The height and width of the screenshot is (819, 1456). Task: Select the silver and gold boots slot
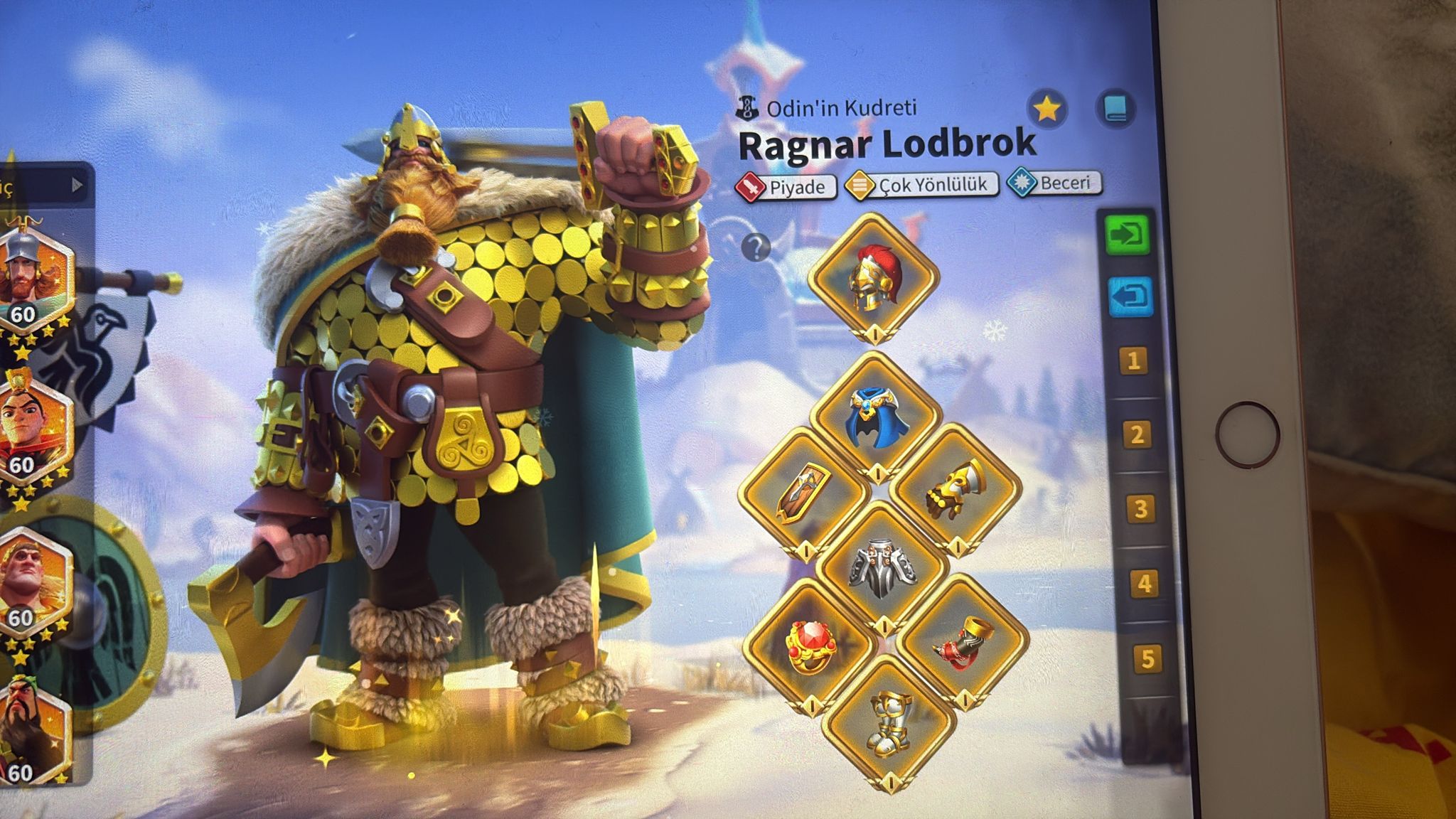[x=888, y=720]
